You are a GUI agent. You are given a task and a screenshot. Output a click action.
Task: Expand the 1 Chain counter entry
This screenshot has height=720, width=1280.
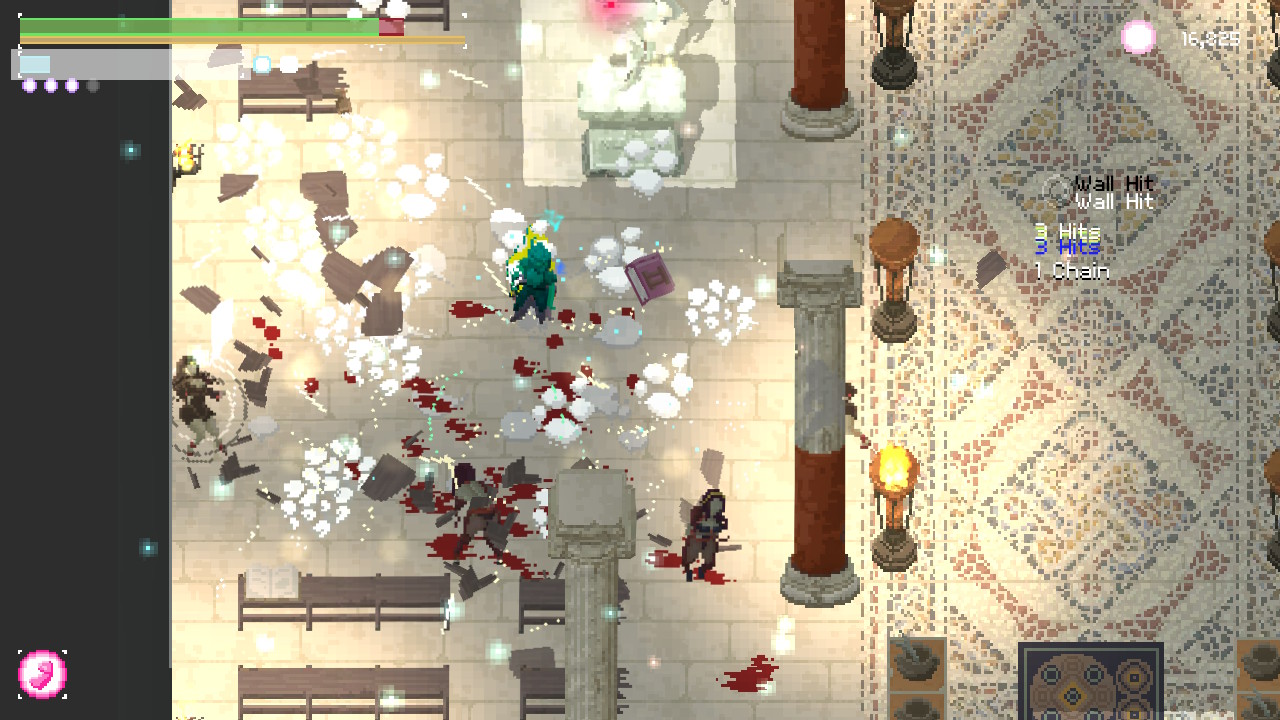click(x=1074, y=270)
